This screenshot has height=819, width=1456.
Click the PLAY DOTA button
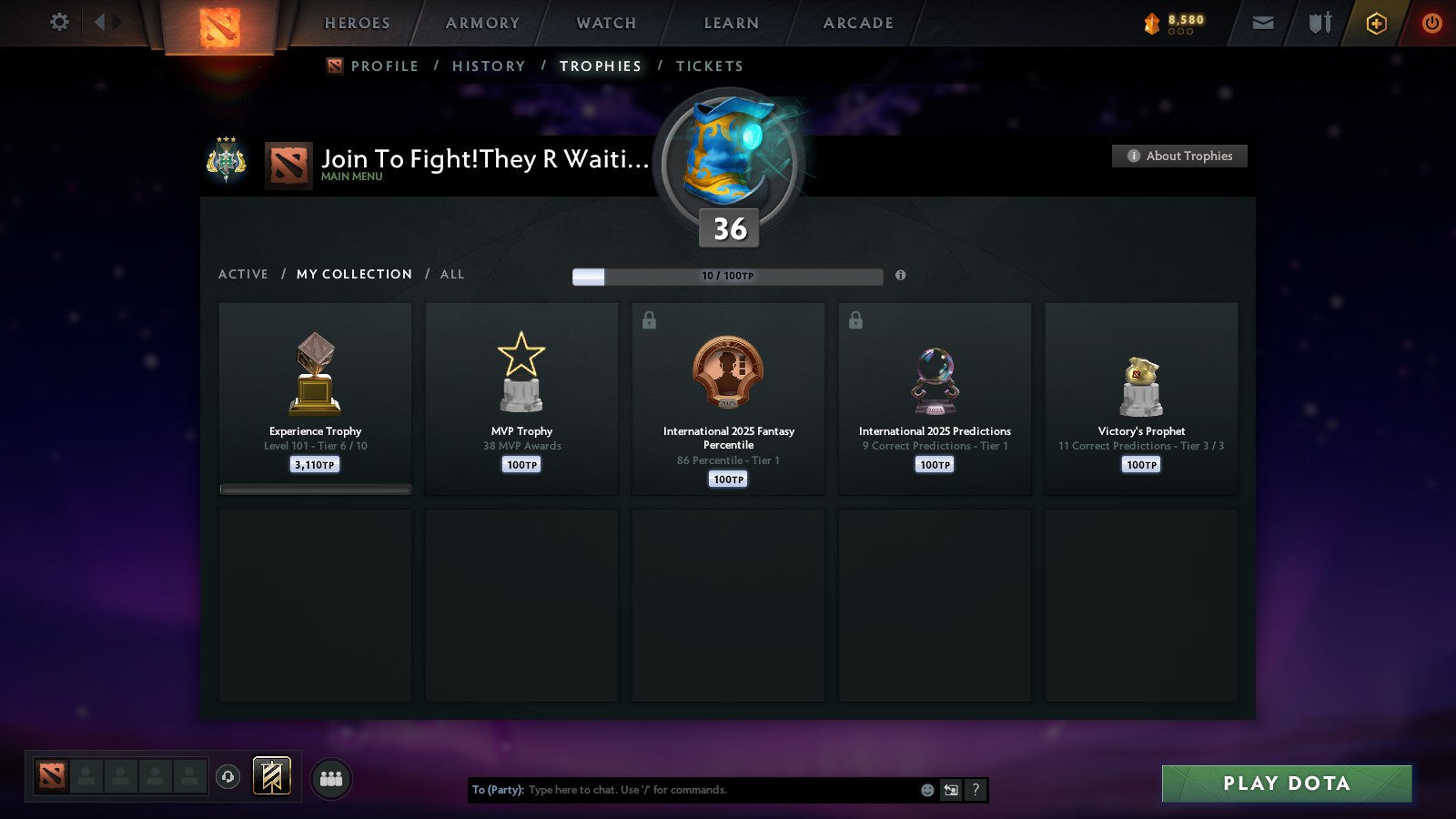1286,783
